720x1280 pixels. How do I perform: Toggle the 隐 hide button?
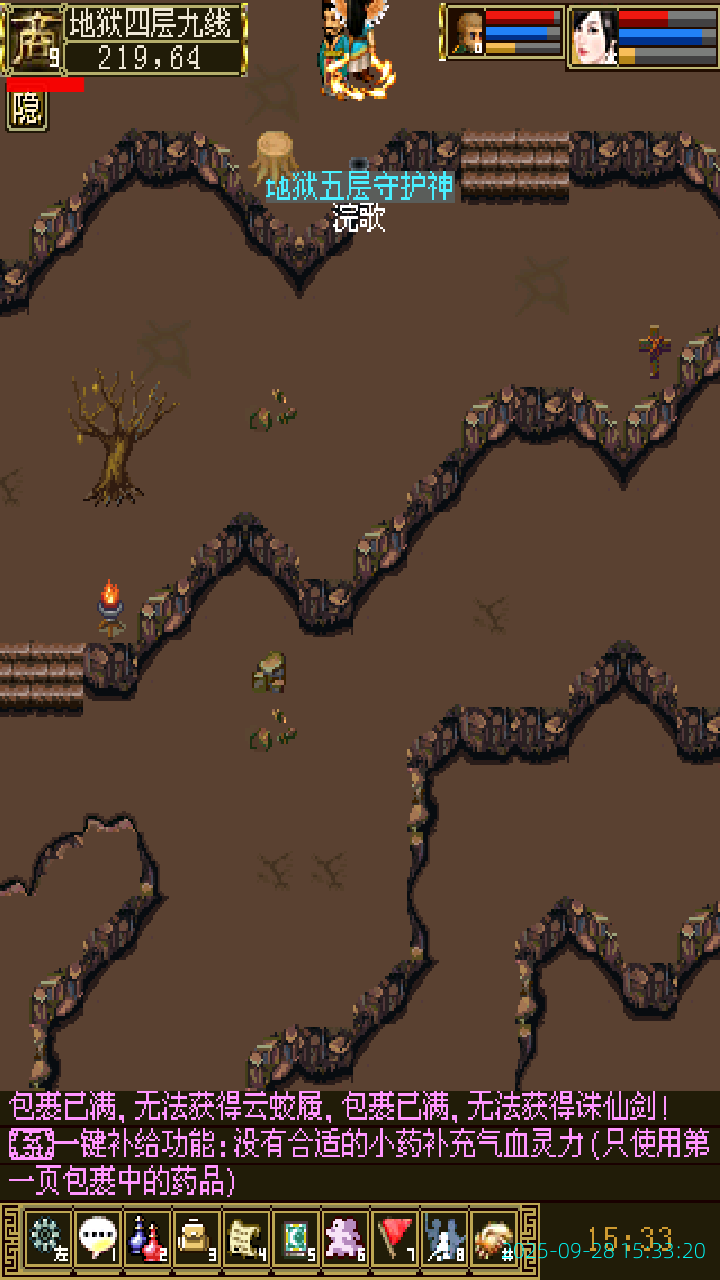pyautogui.click(x=27, y=111)
